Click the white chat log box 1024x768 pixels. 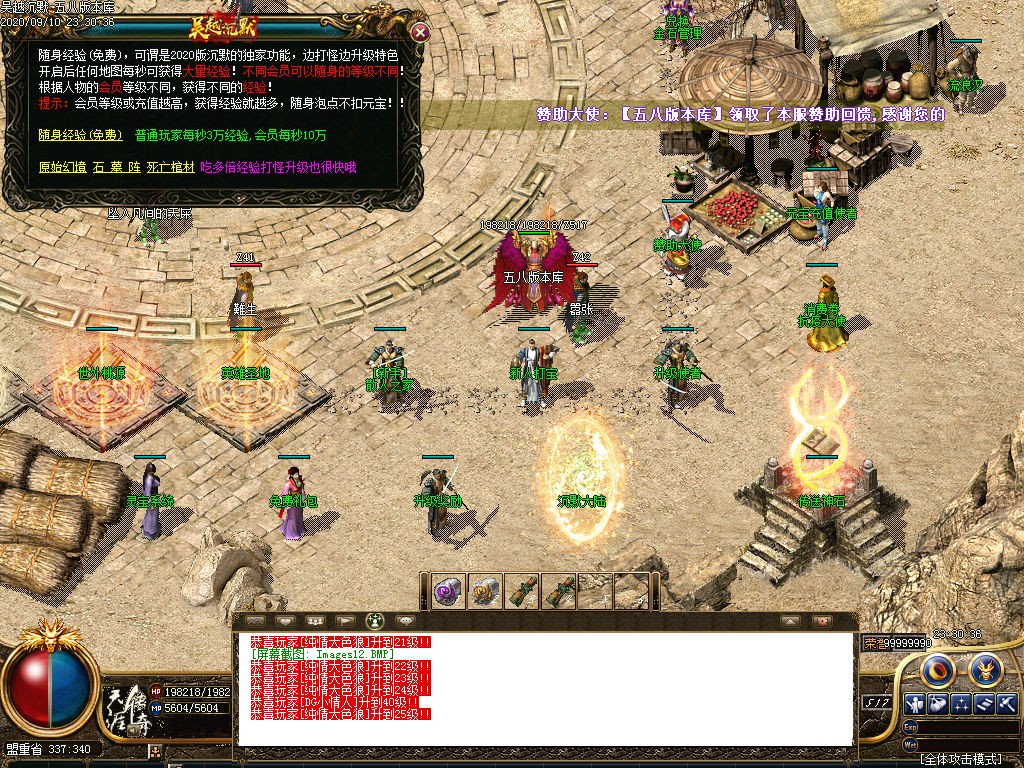pyautogui.click(x=545, y=690)
